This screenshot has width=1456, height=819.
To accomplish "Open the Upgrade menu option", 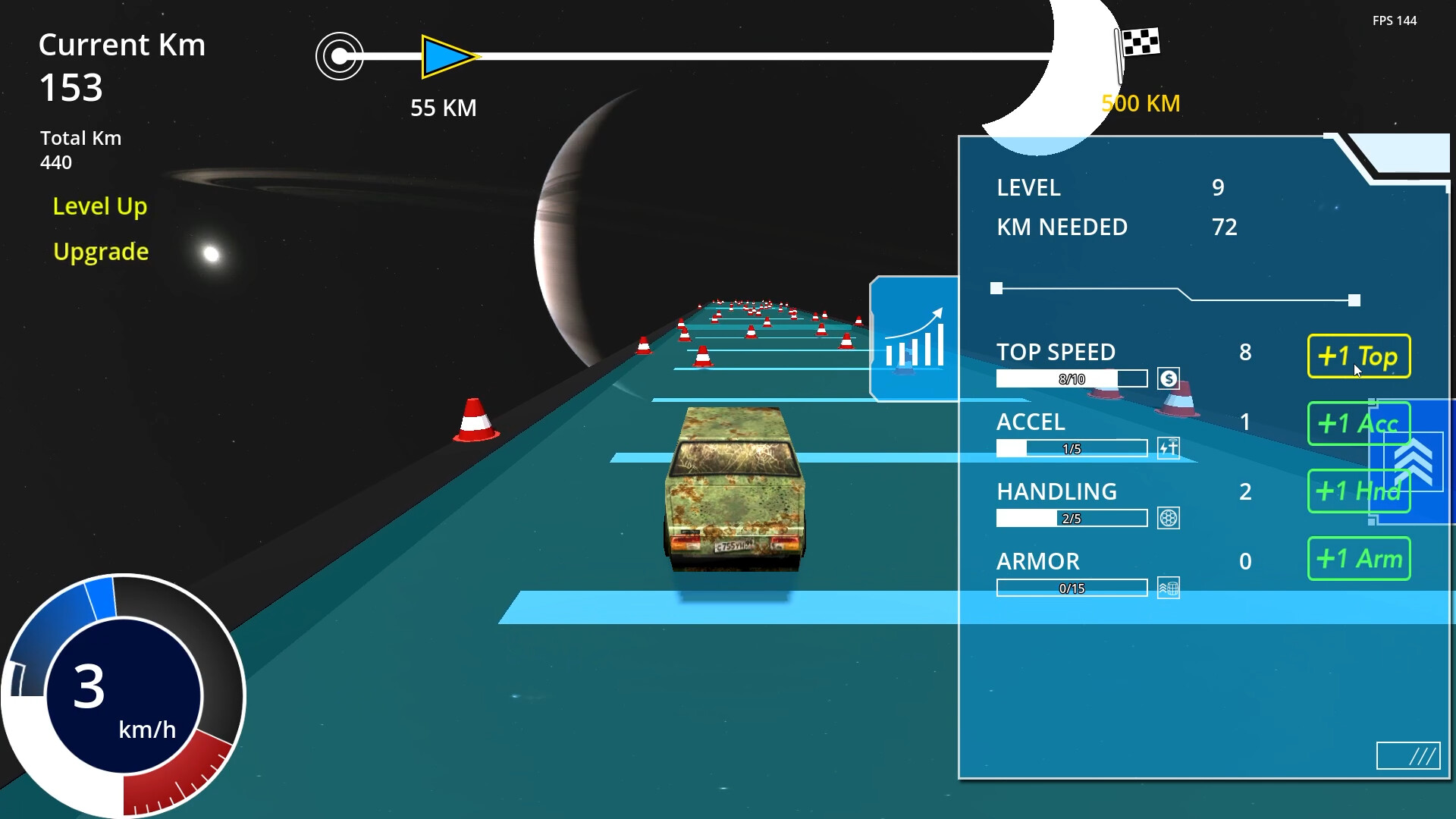I will (x=100, y=251).
